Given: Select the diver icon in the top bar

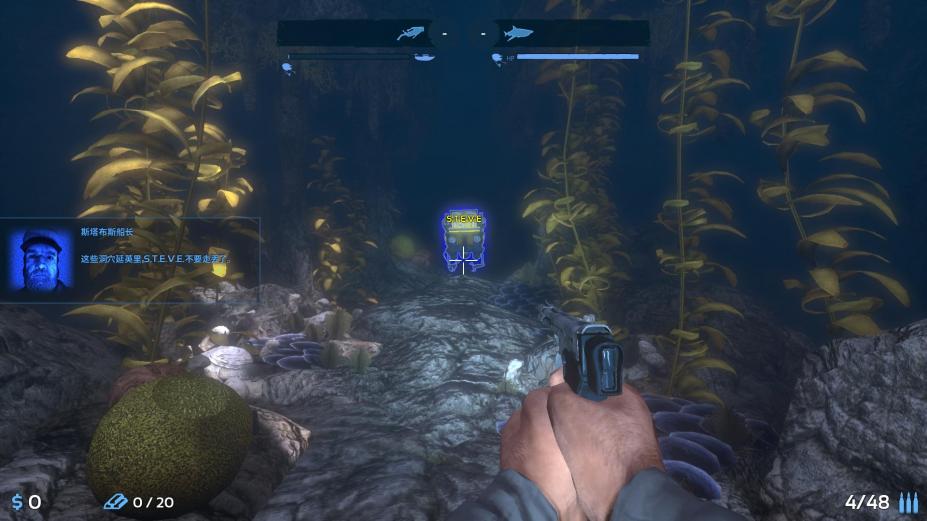Looking at the screenshot, I should pyautogui.click(x=409, y=34).
